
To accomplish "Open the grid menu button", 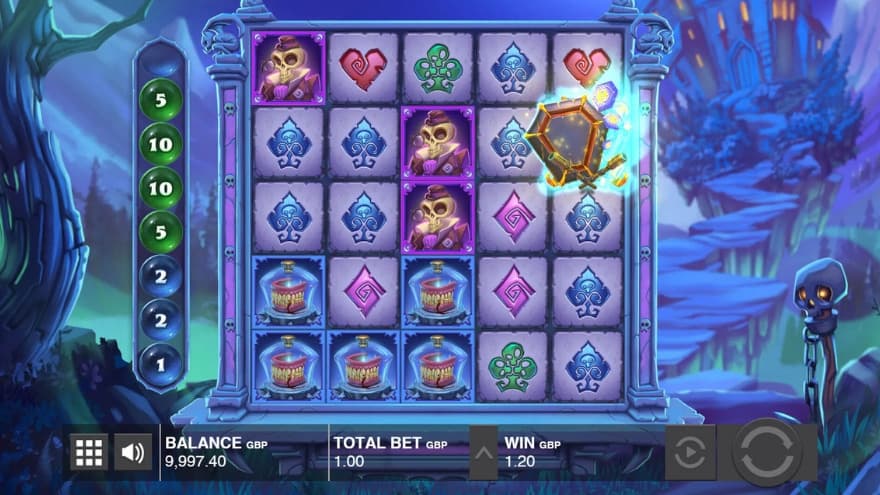I will click(89, 452).
